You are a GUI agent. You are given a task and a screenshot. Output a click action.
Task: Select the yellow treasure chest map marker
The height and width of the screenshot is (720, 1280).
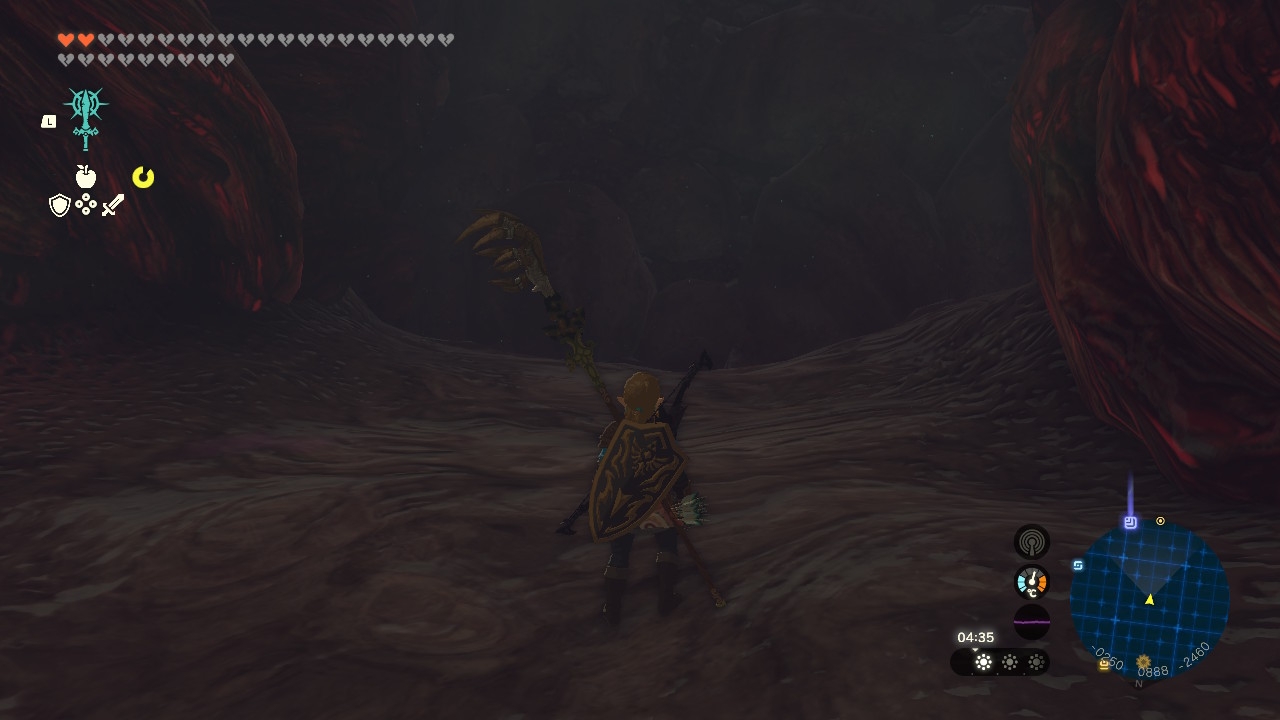click(x=1104, y=664)
